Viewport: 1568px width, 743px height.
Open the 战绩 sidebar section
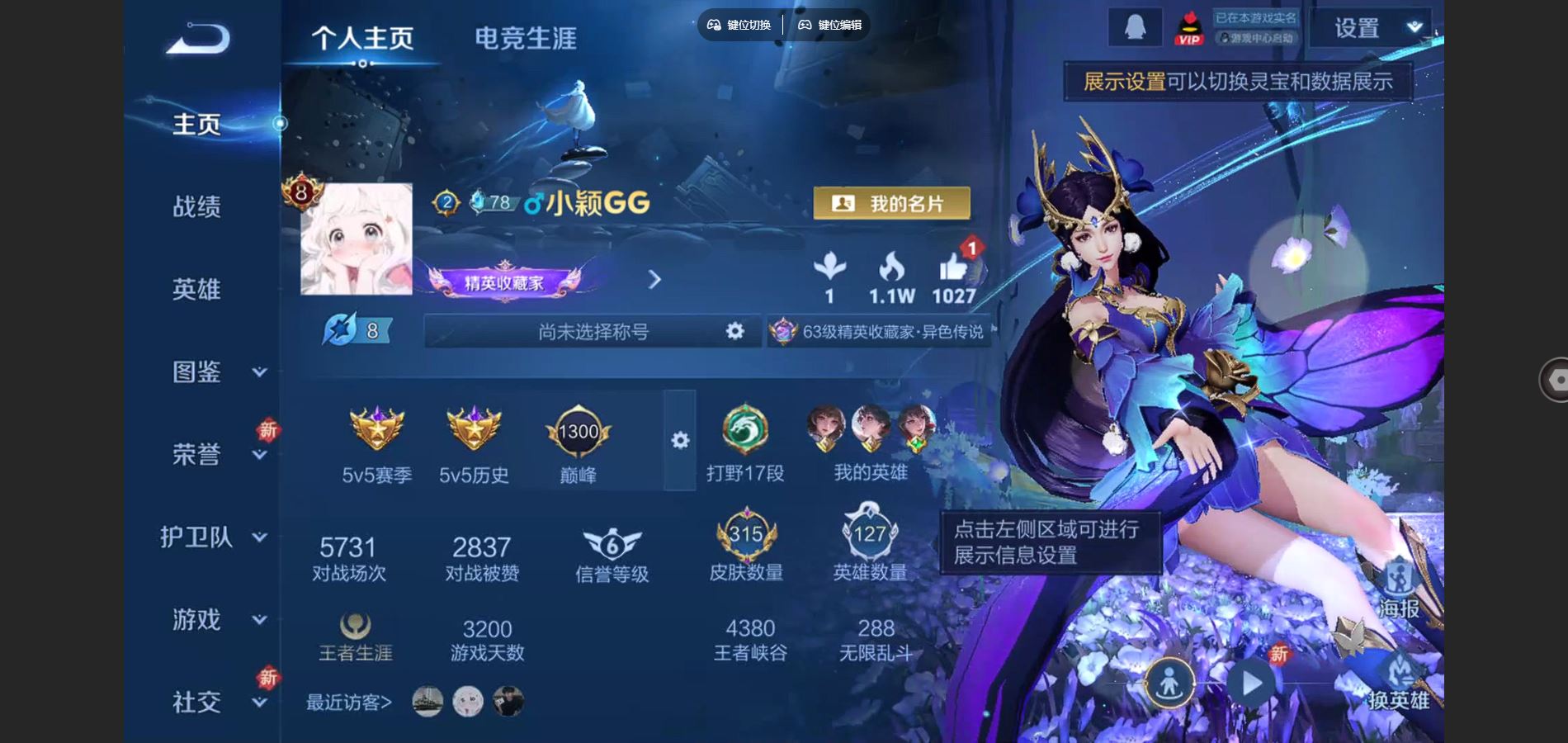coord(196,206)
